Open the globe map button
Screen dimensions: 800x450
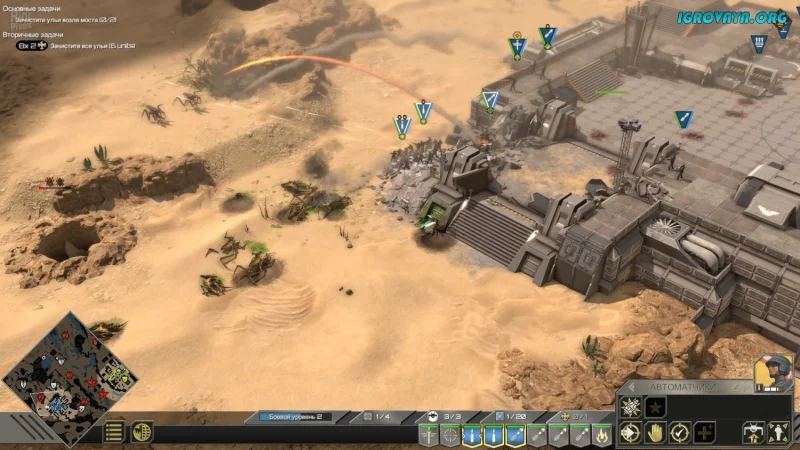click(142, 432)
